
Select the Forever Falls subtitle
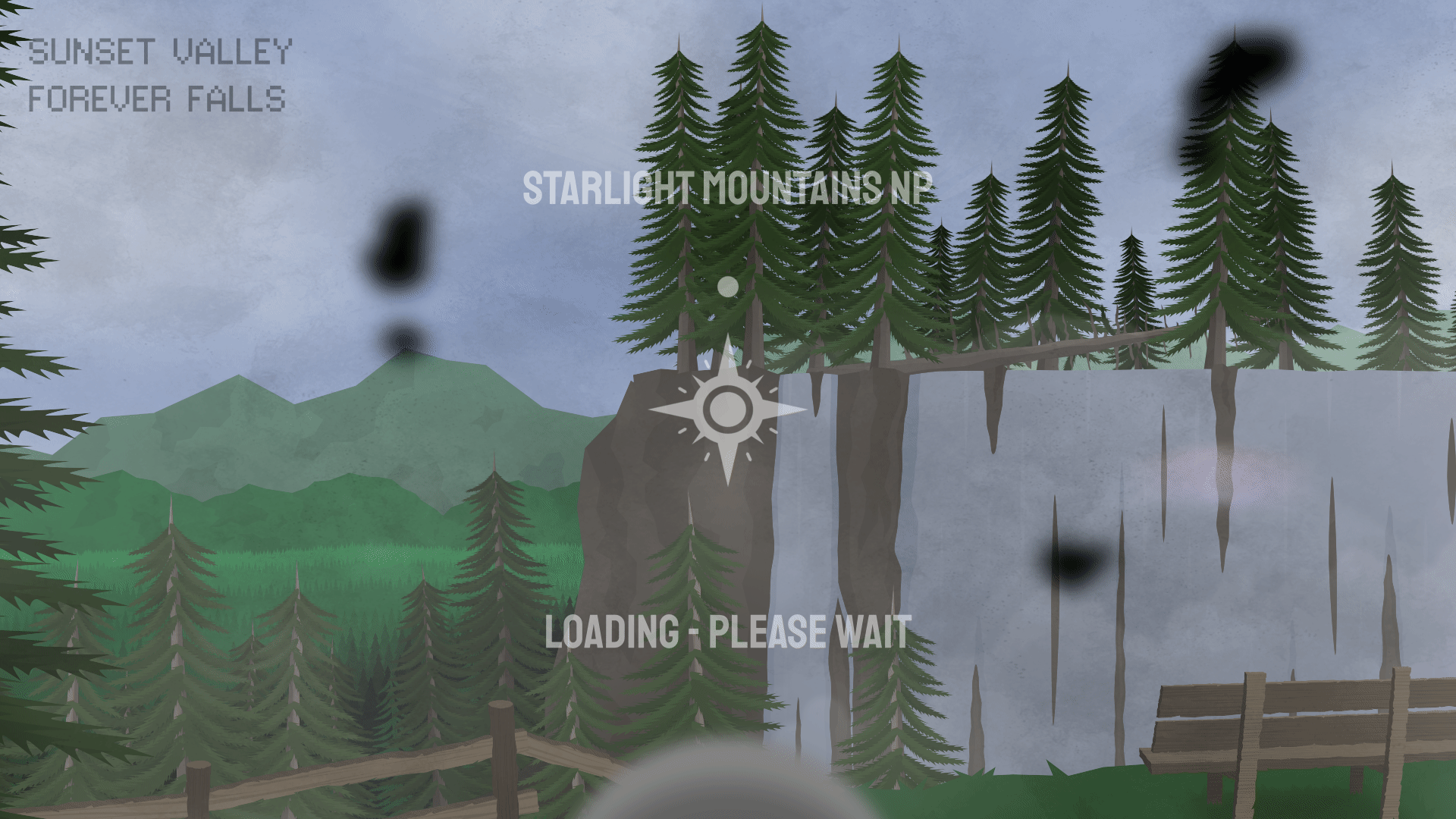tap(158, 97)
